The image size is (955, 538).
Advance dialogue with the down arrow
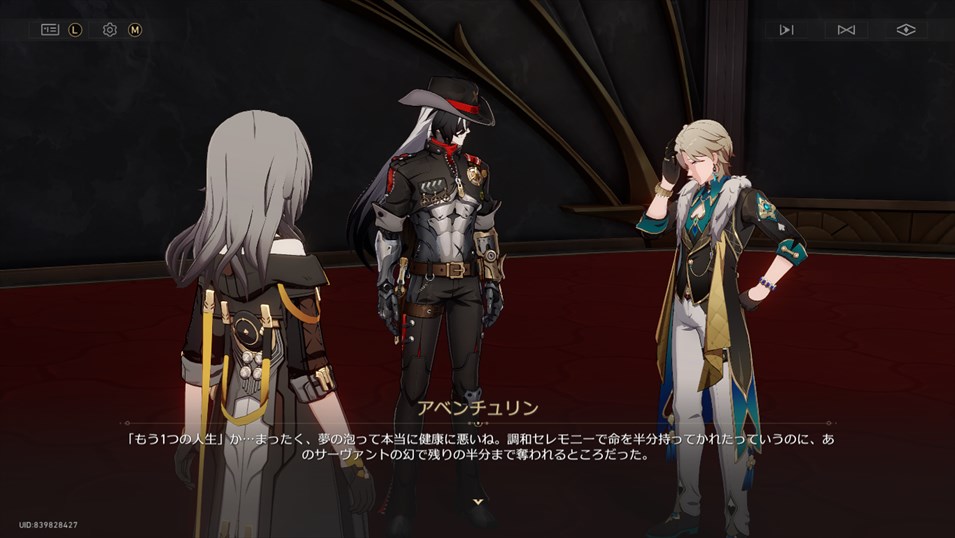coord(478,500)
